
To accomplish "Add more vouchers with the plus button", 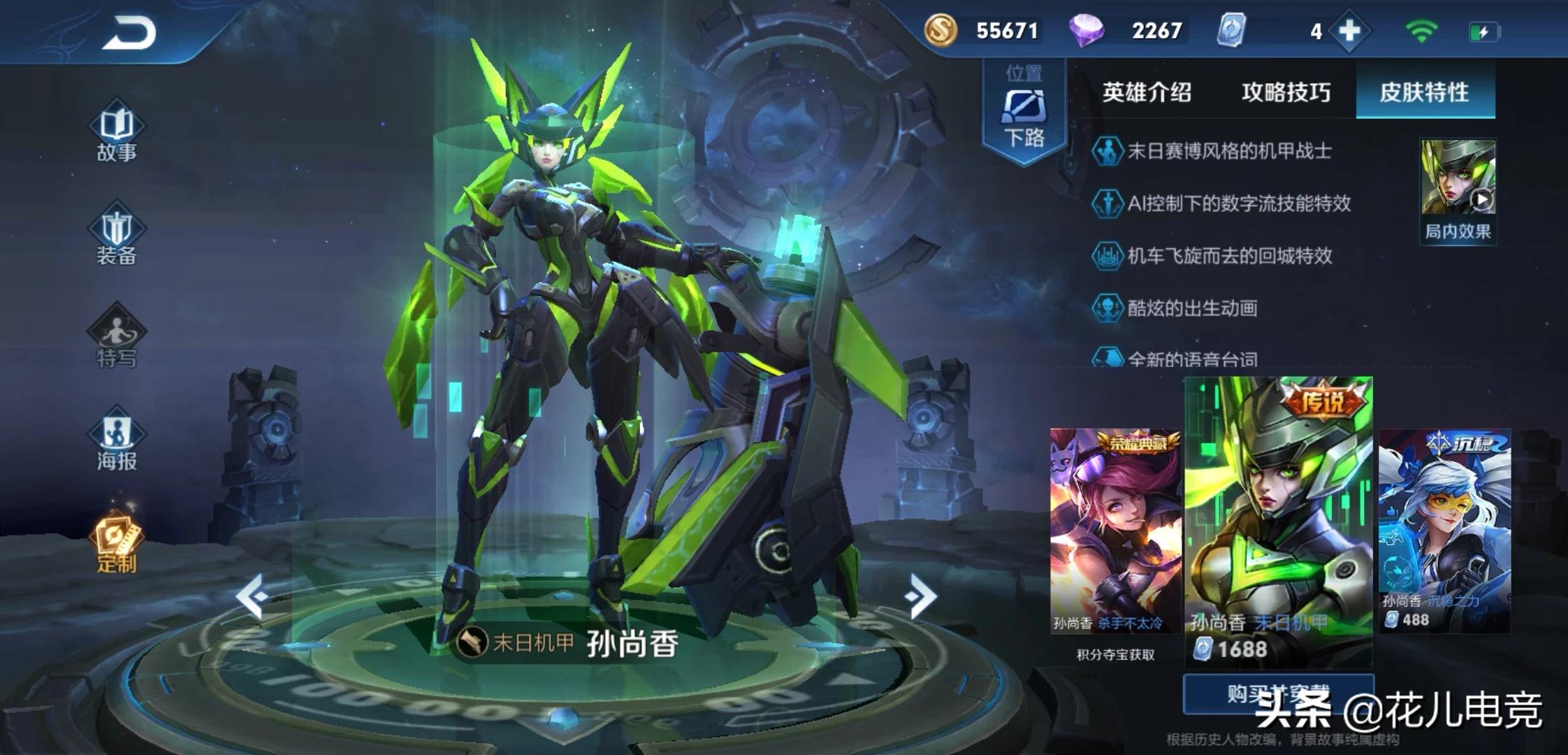I will pyautogui.click(x=1349, y=31).
